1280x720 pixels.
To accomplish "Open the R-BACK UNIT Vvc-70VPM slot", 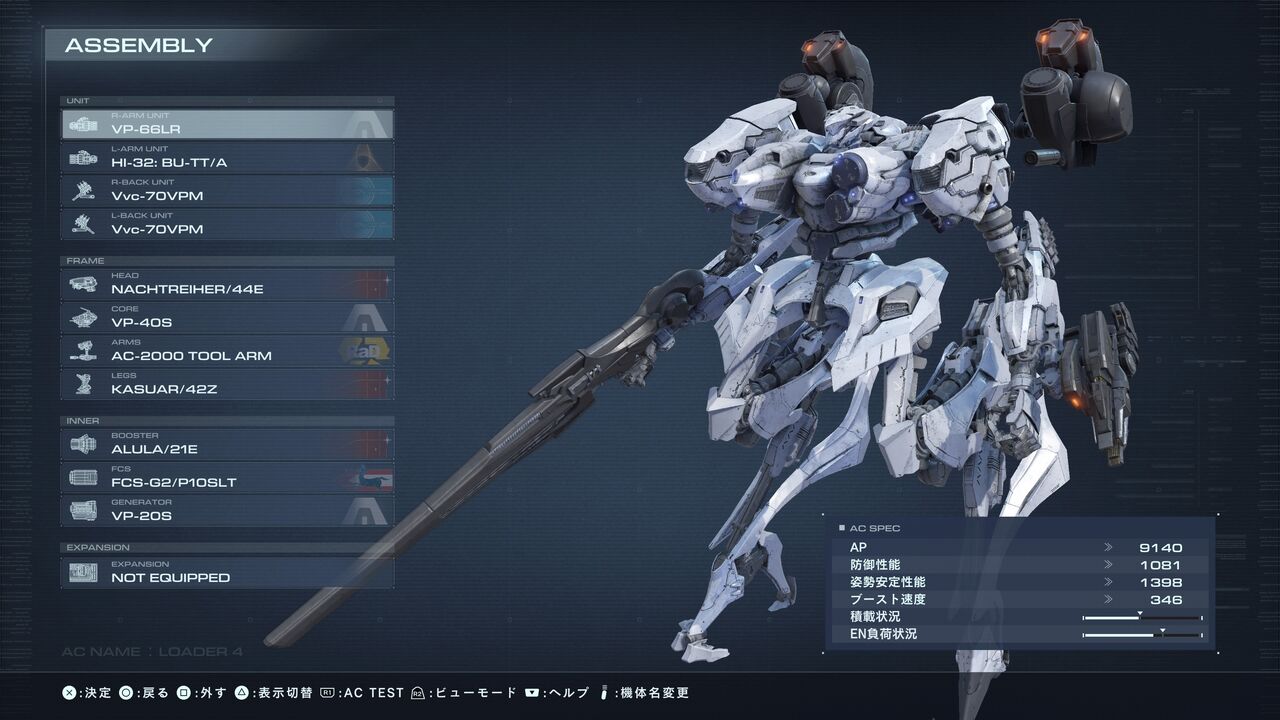I will pyautogui.click(x=227, y=191).
